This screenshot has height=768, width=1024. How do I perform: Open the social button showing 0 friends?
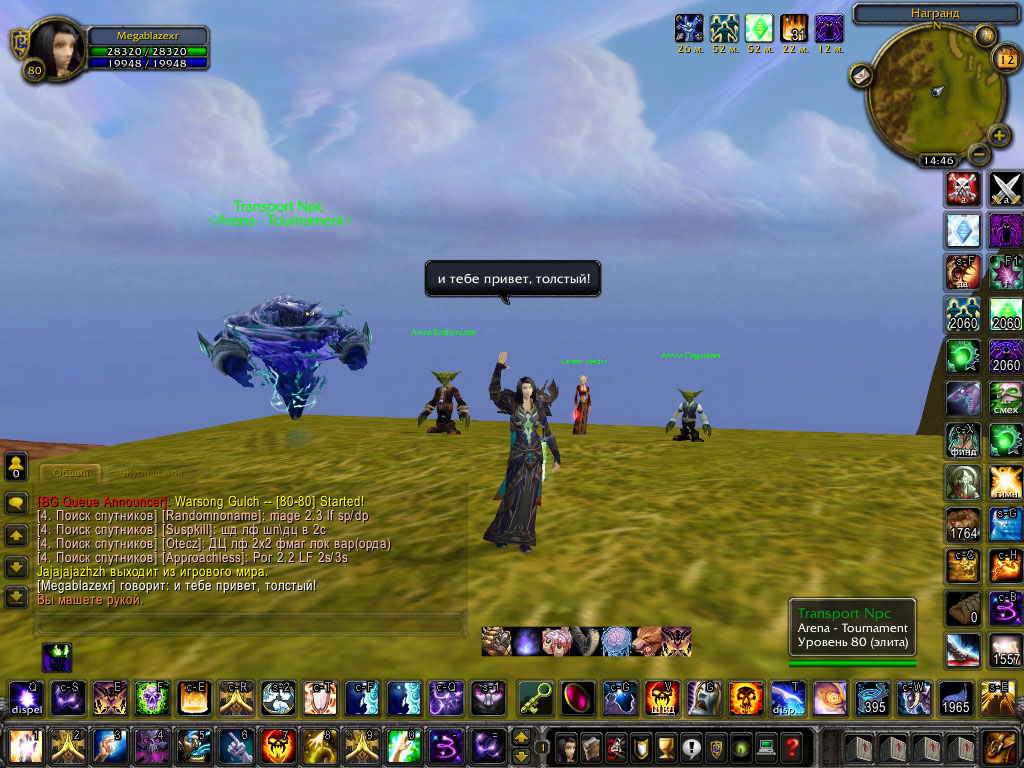(x=16, y=466)
